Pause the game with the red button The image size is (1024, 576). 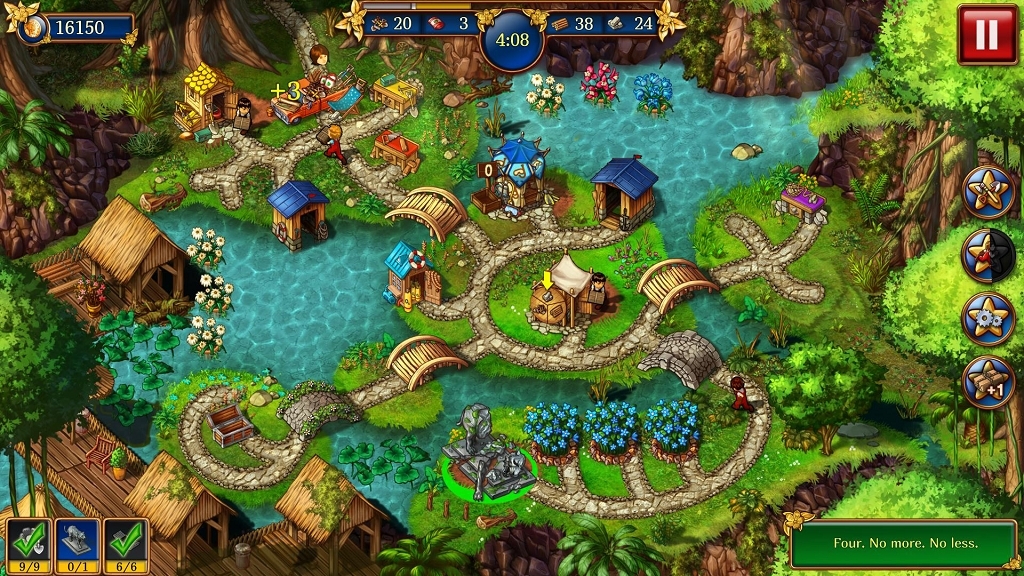986,34
